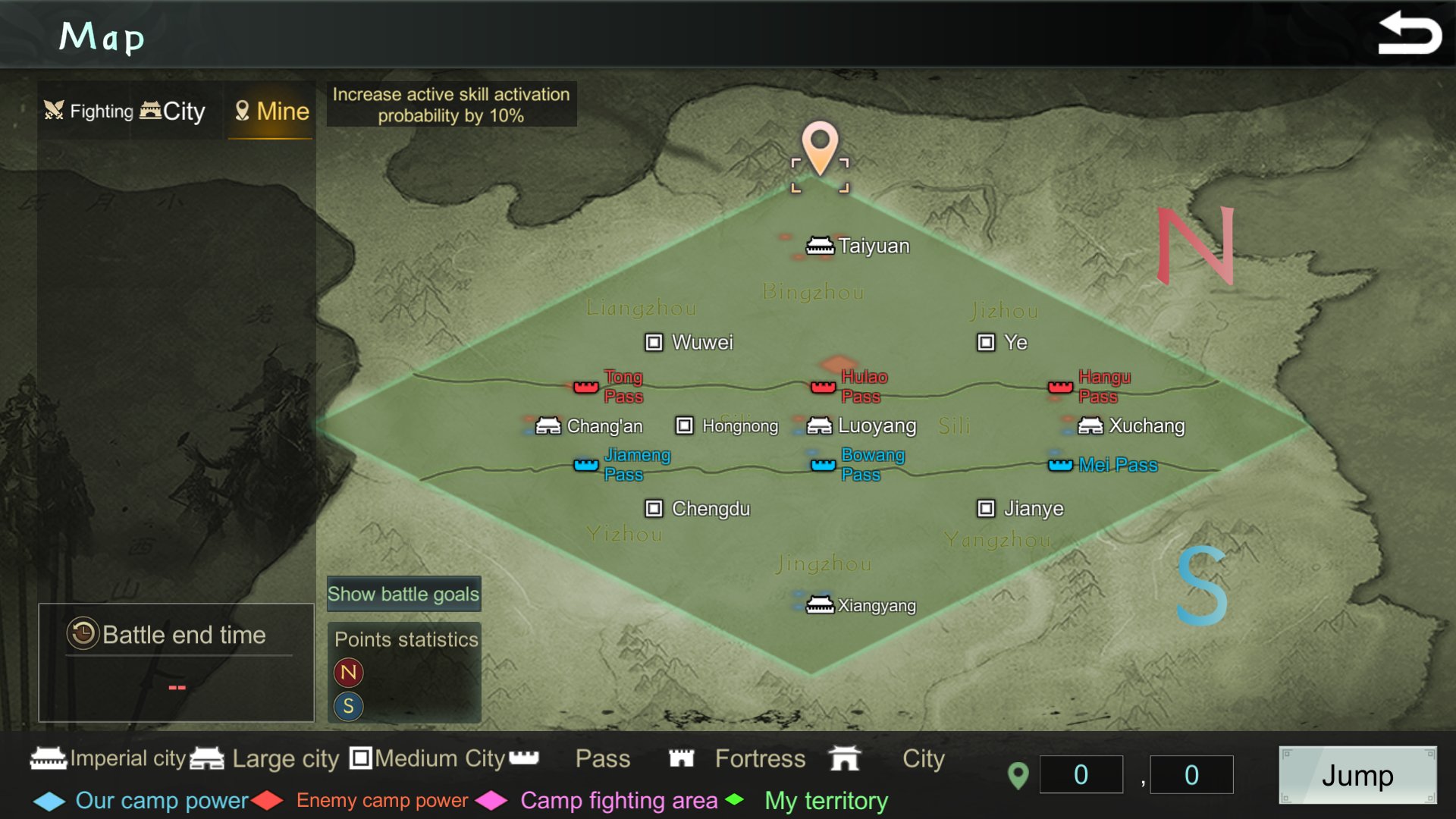
Task: Focus the first coordinate input field
Action: tap(1081, 775)
